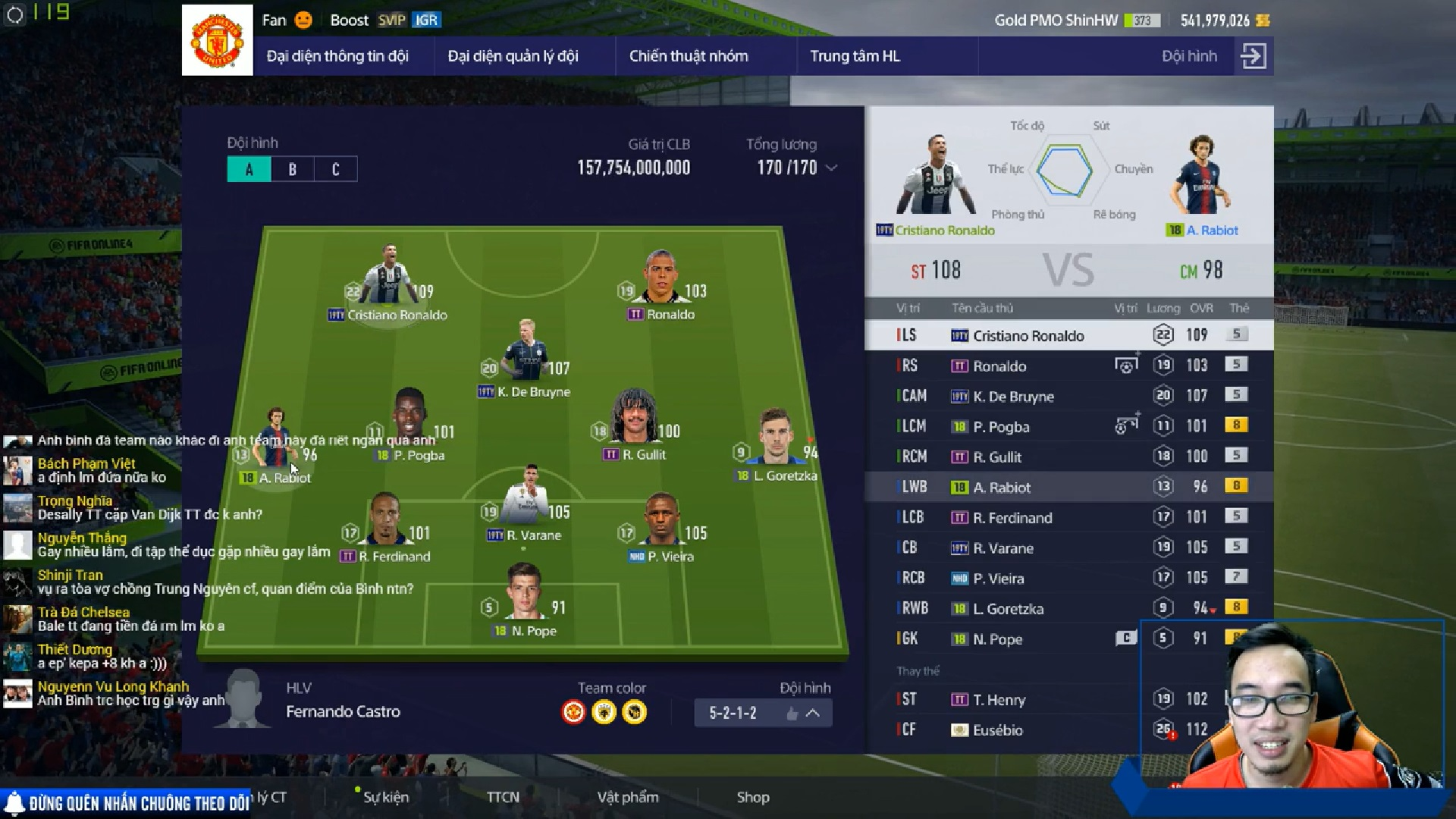Screen dimensions: 1456x819
Task: Go to Trung tâm HL tab
Action: [x=855, y=56]
